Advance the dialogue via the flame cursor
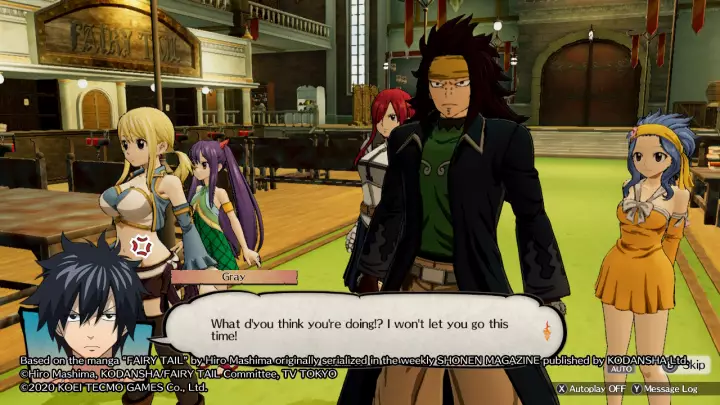Screen dimensions: 720x405 (546, 333)
